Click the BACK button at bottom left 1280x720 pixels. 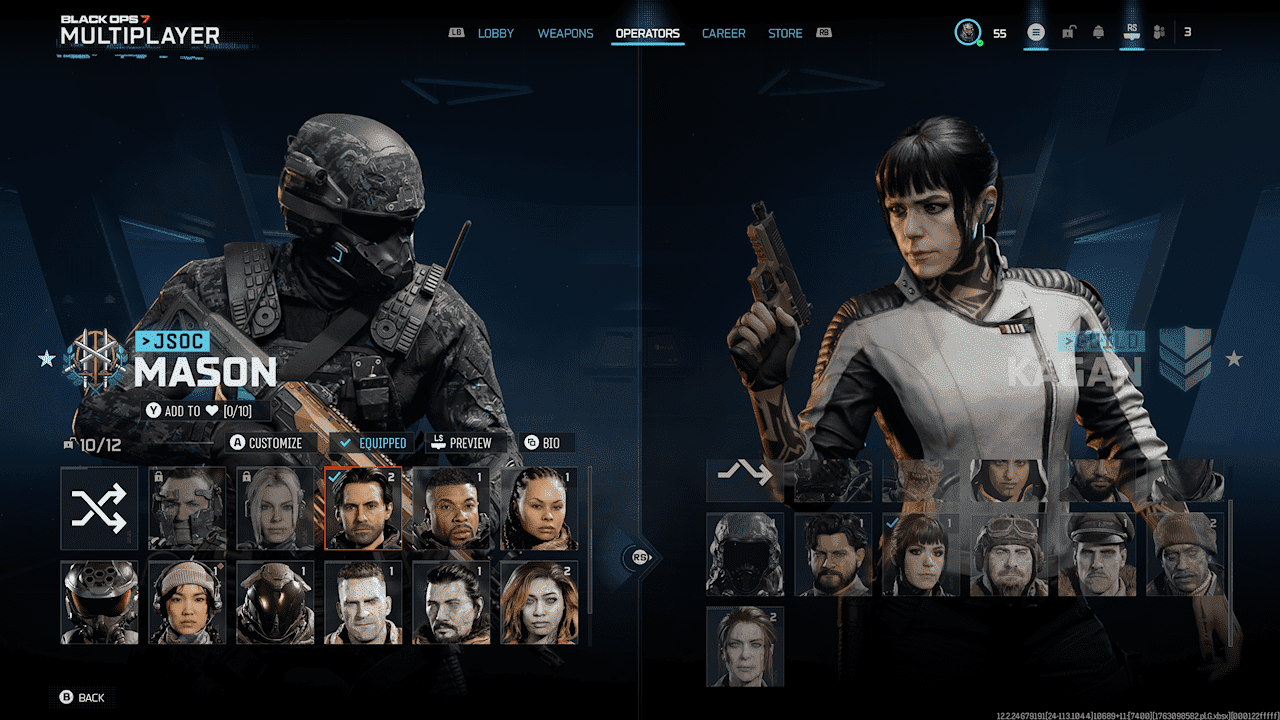pyautogui.click(x=82, y=697)
